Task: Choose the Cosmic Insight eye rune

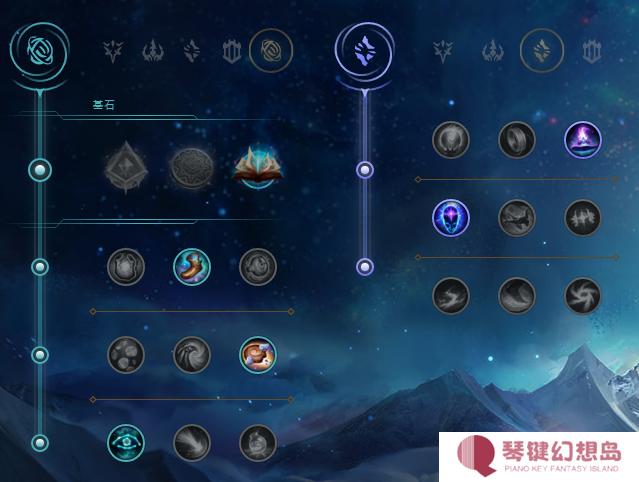Action: coord(126,442)
